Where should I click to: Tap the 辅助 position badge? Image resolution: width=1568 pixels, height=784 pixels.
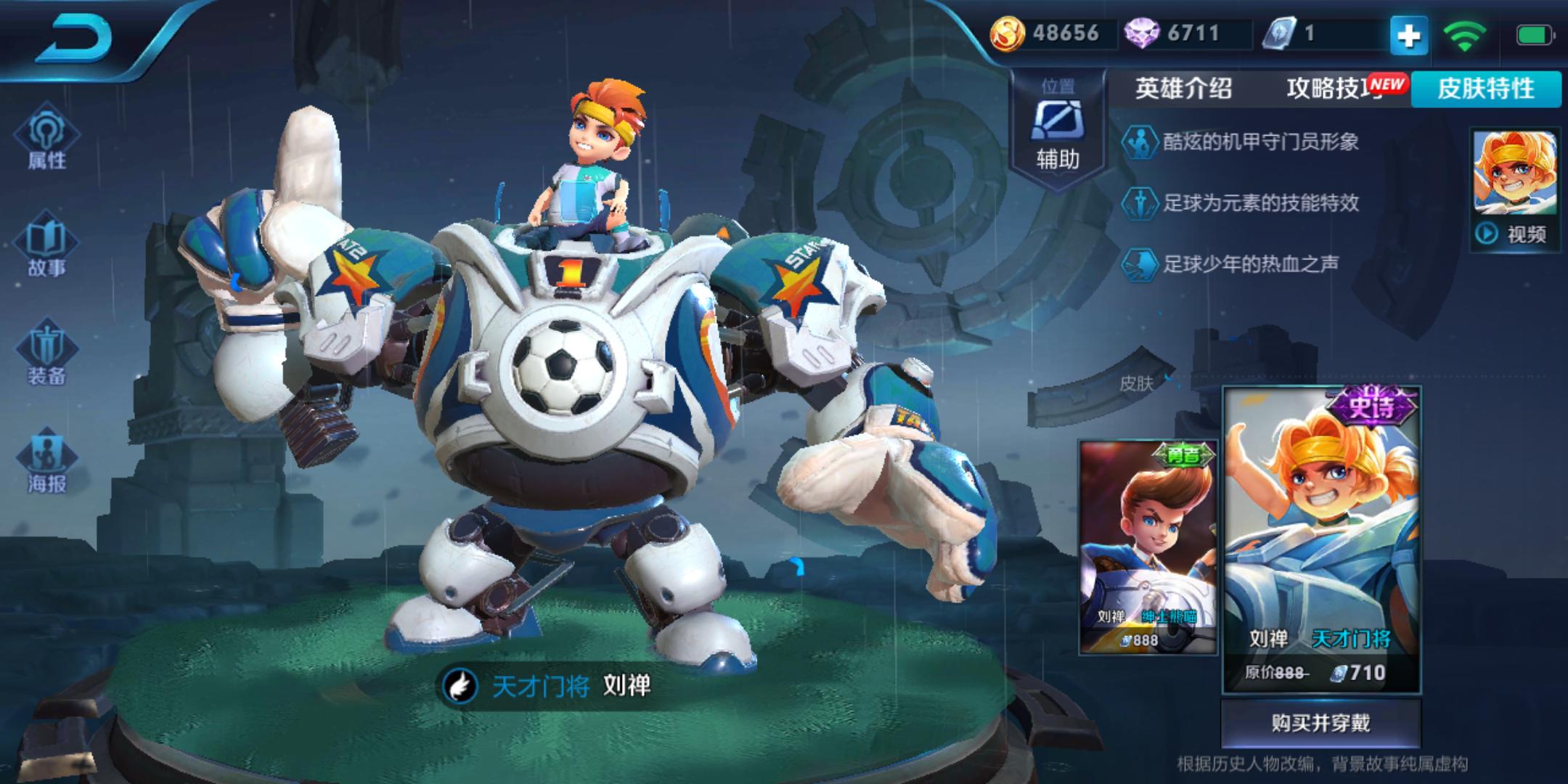point(1058,131)
